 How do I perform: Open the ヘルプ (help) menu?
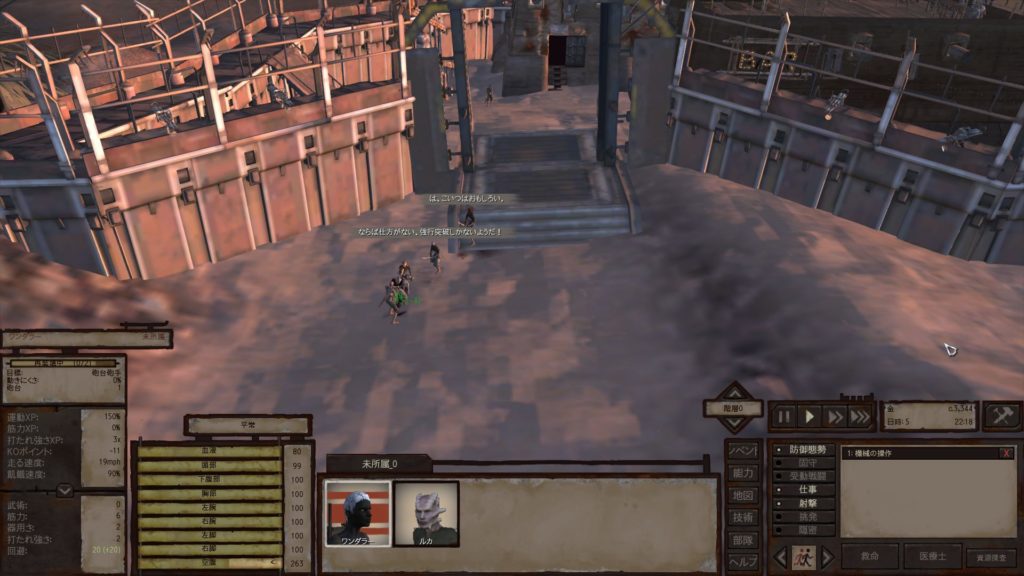coord(741,561)
